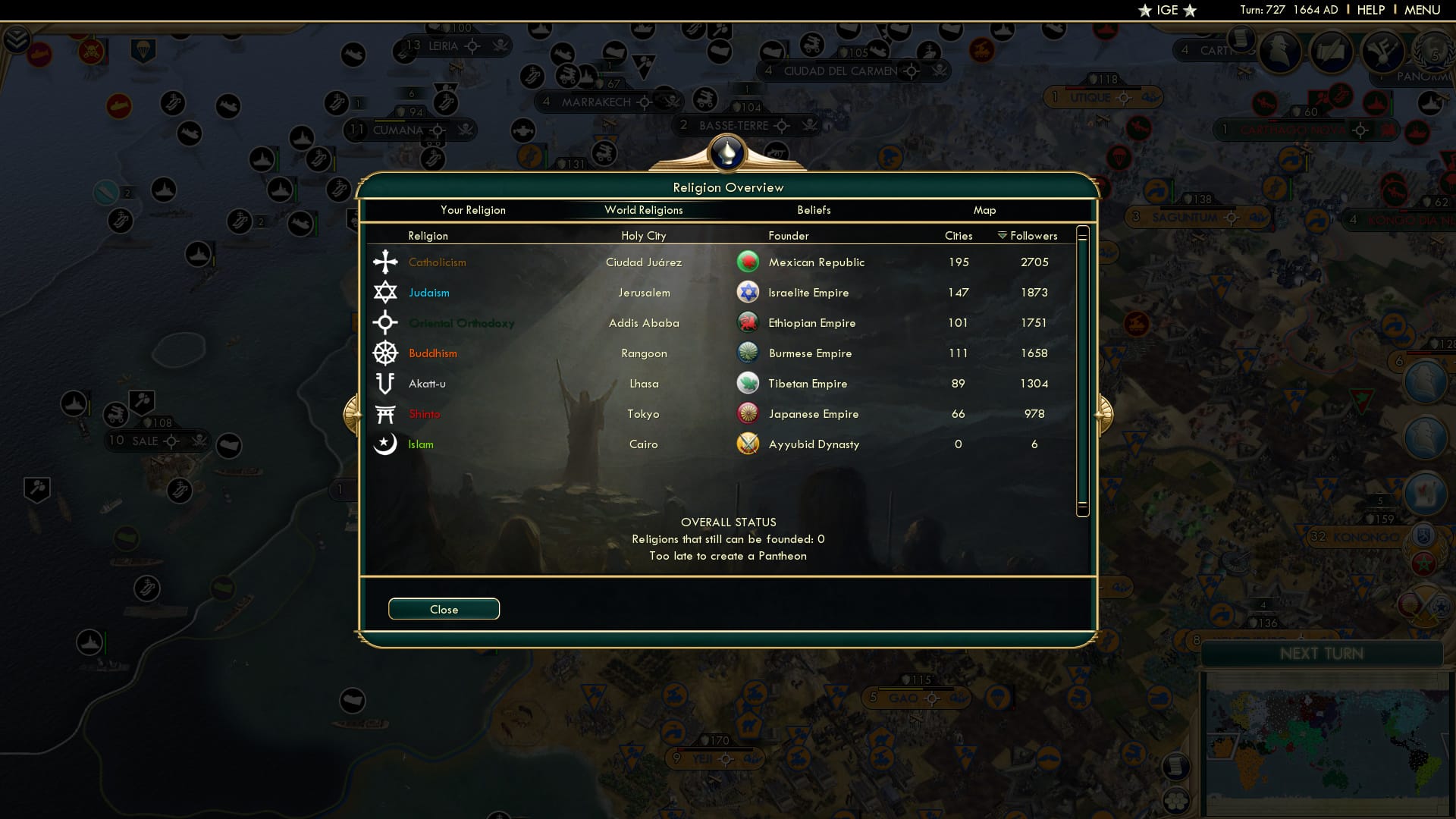The height and width of the screenshot is (819, 1456).
Task: Open the Map tab in Religion Overview
Action: point(984,210)
